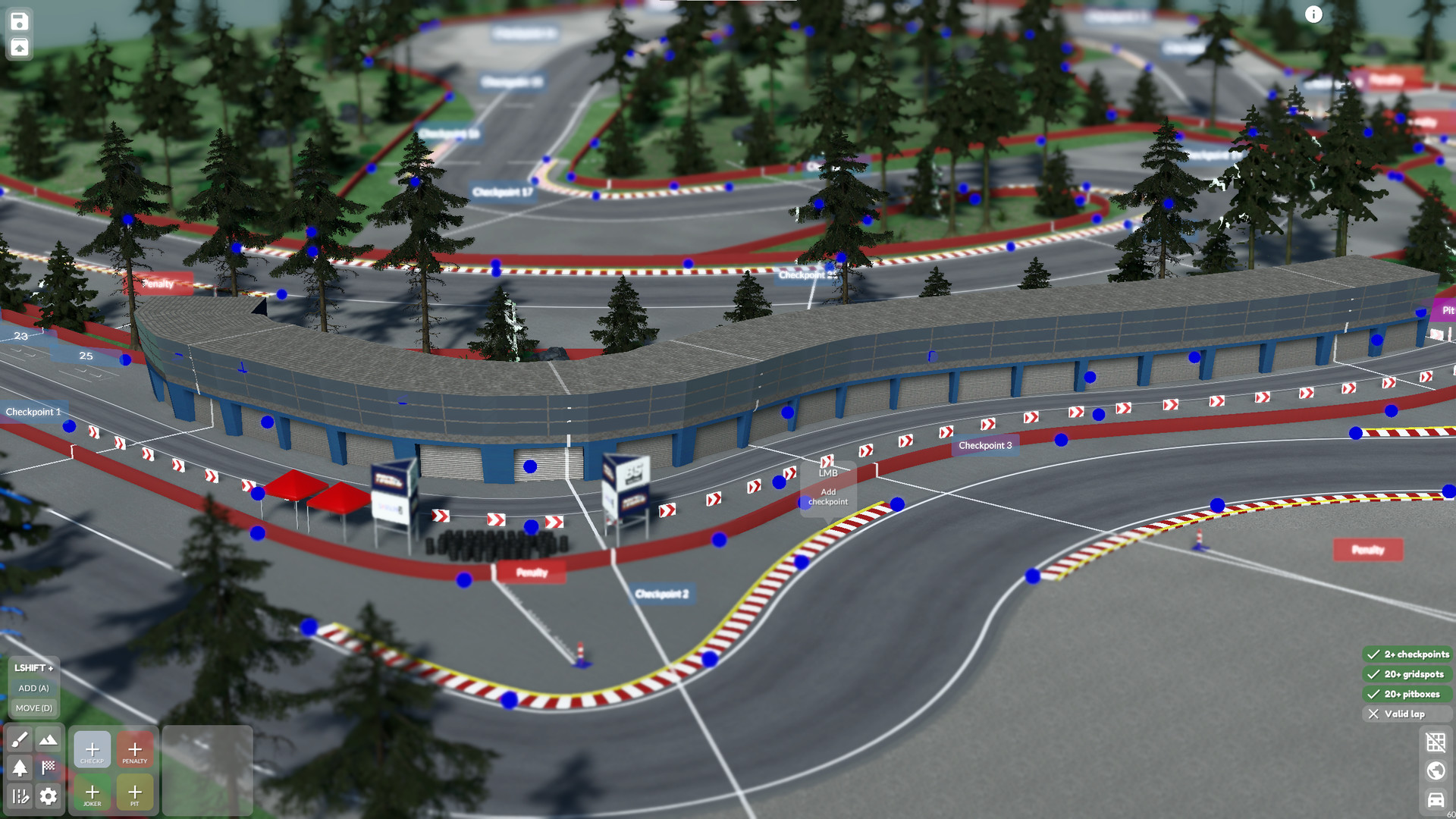Select the tree placement tool
This screenshot has height=819, width=1456.
pos(20,768)
